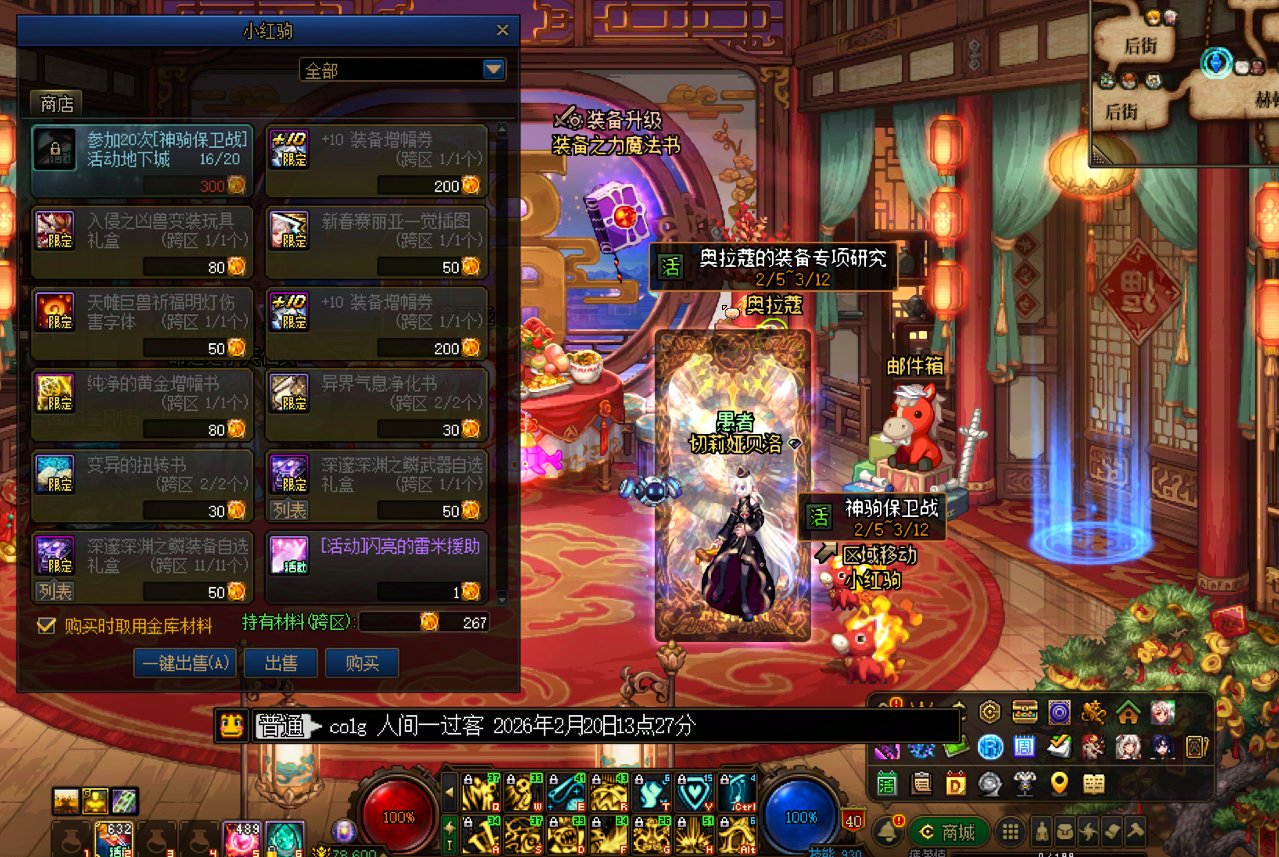Click the 一键出售(A) button
The width and height of the screenshot is (1279, 857).
pyautogui.click(x=185, y=663)
